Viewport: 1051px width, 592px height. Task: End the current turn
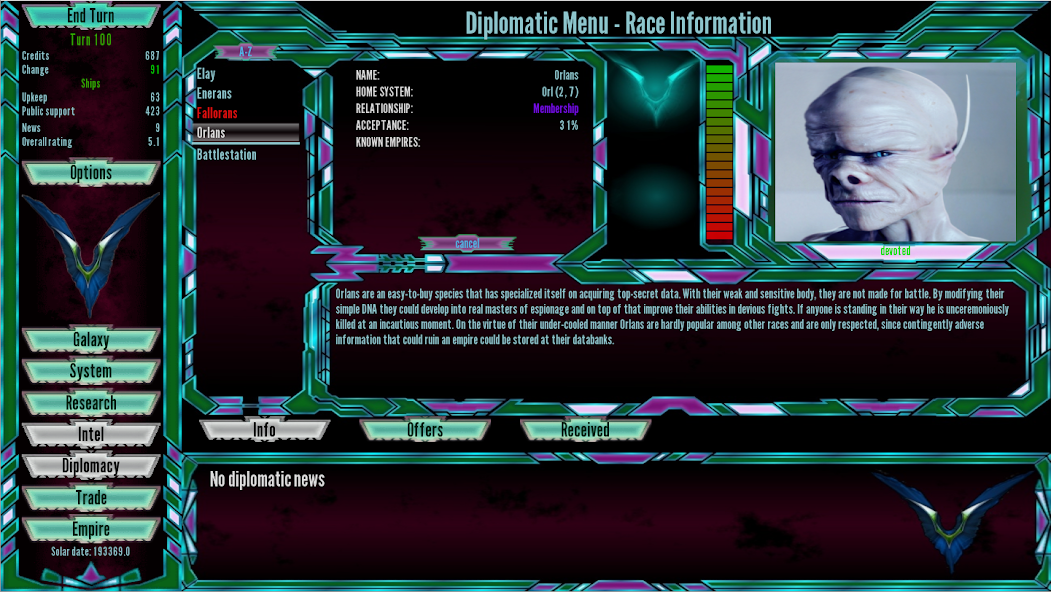pos(90,17)
